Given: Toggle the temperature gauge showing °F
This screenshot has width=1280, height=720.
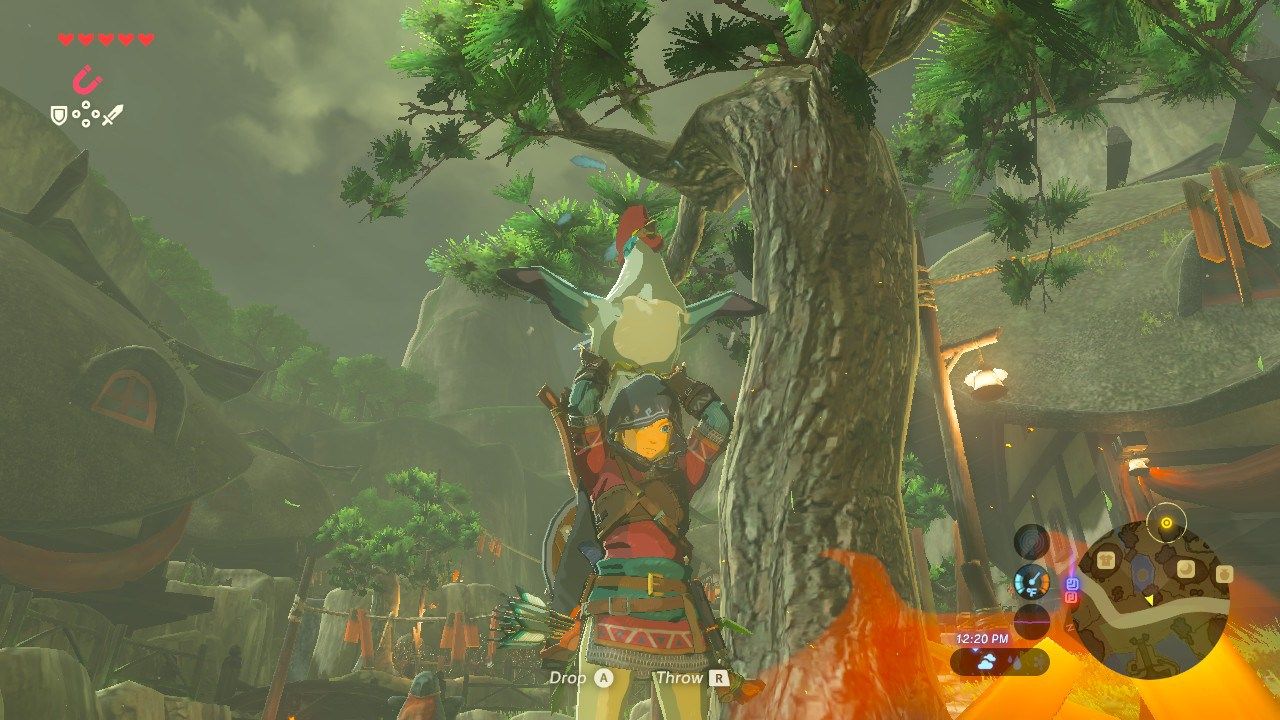Looking at the screenshot, I should pos(1031,581).
